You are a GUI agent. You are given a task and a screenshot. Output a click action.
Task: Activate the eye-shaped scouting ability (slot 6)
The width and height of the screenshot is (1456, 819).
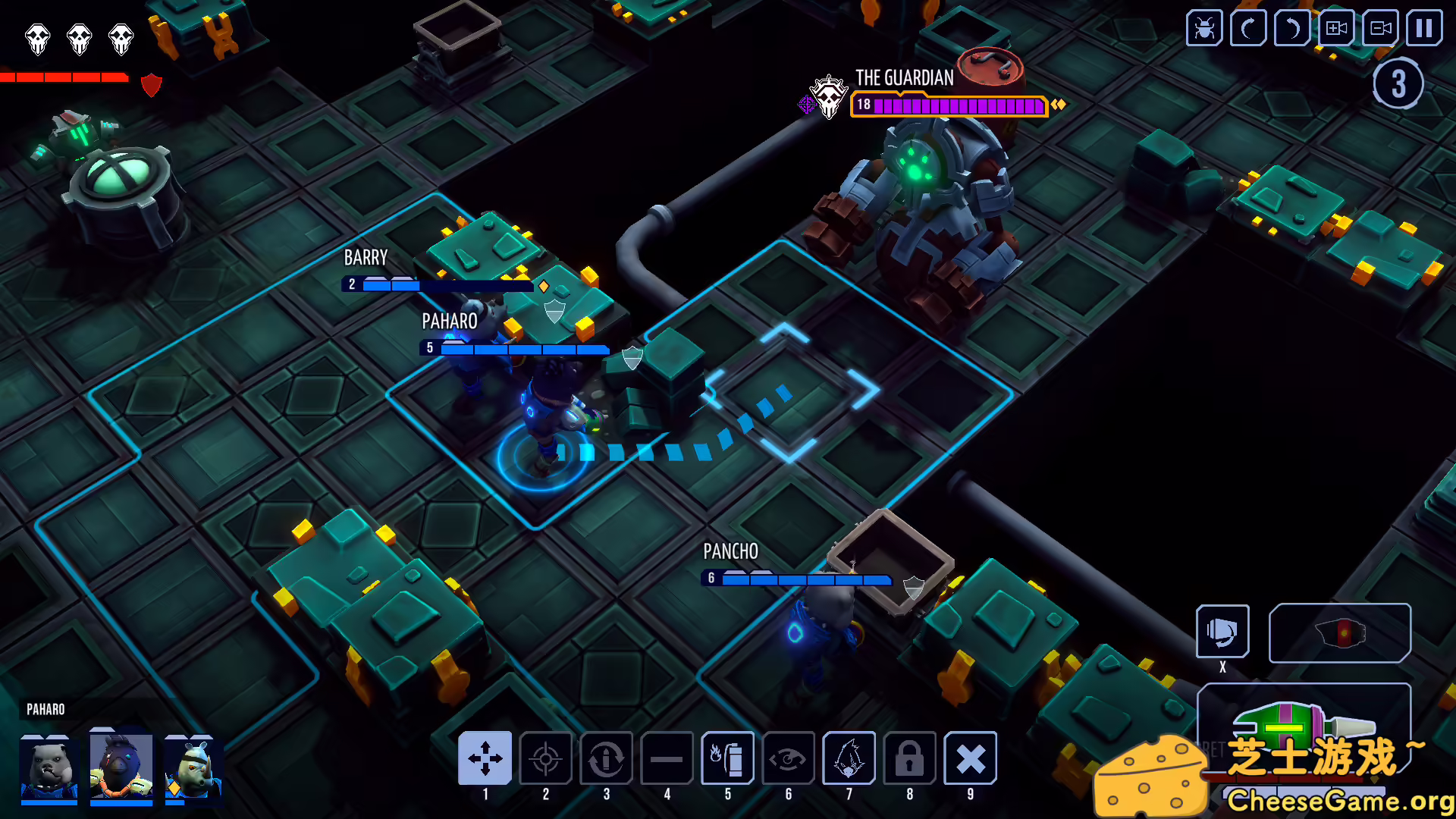pos(789,758)
